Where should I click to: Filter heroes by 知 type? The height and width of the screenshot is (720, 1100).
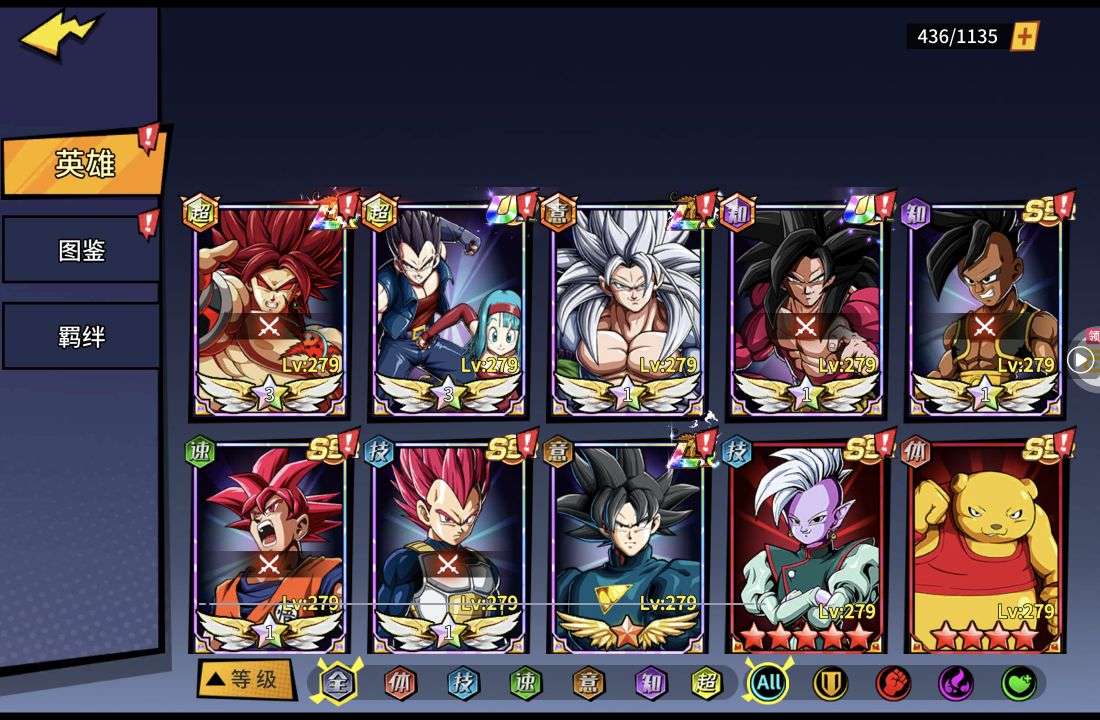click(x=650, y=683)
